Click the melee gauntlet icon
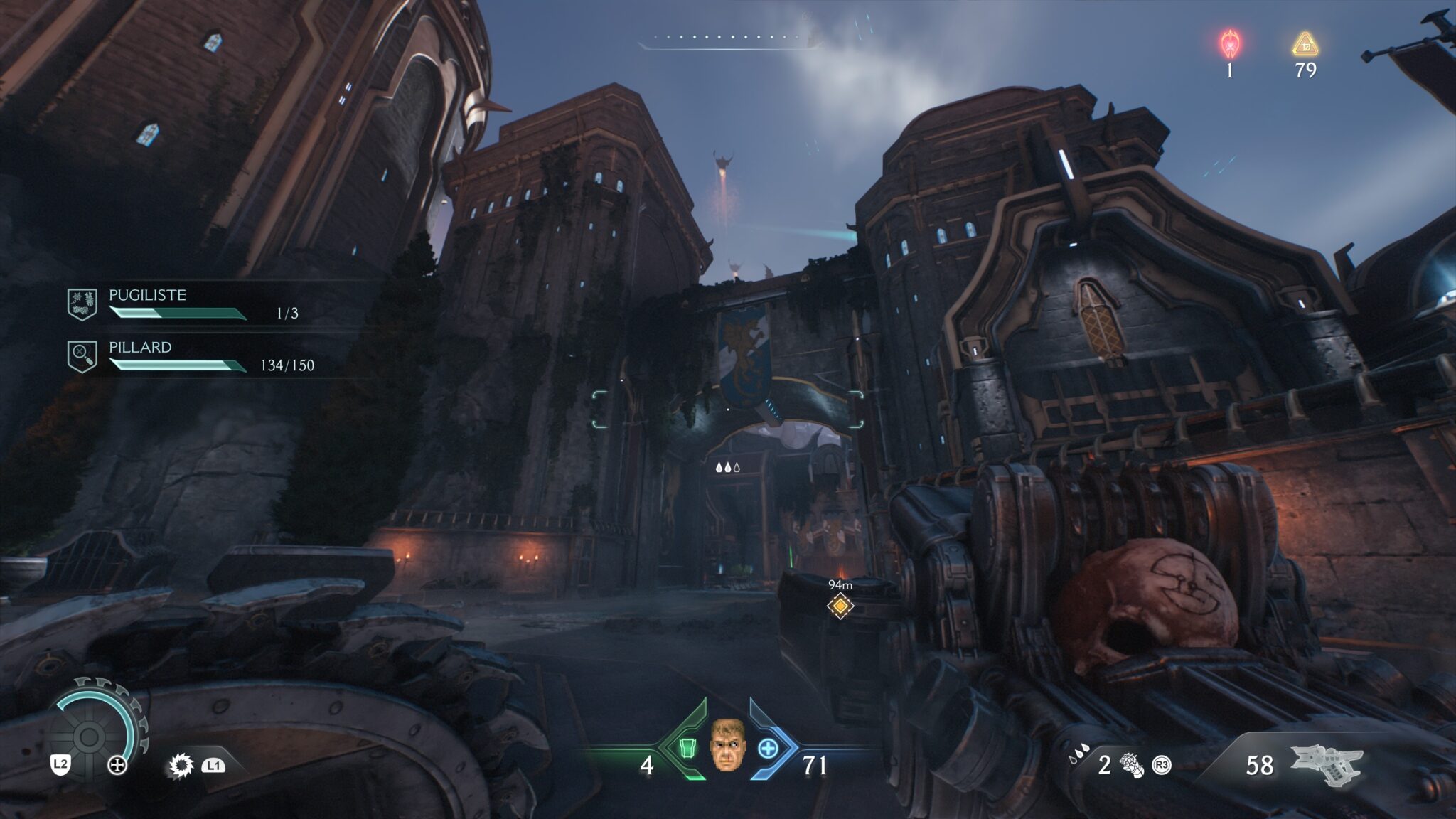Image resolution: width=1456 pixels, height=819 pixels. point(1130,765)
